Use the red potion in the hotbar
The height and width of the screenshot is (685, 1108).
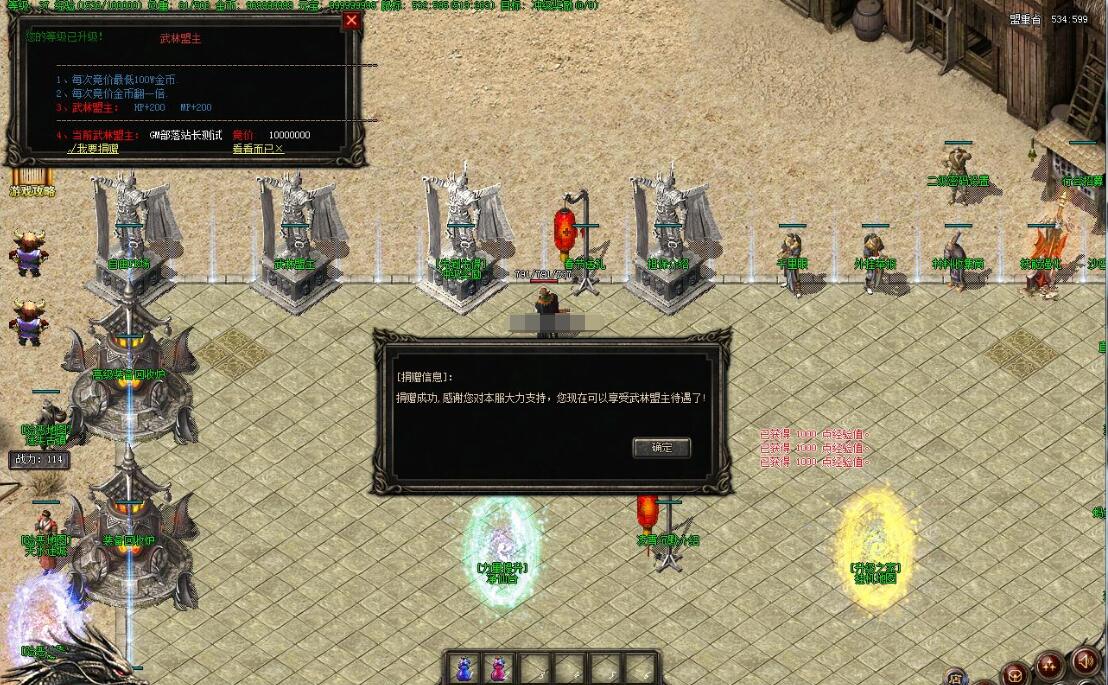point(495,667)
